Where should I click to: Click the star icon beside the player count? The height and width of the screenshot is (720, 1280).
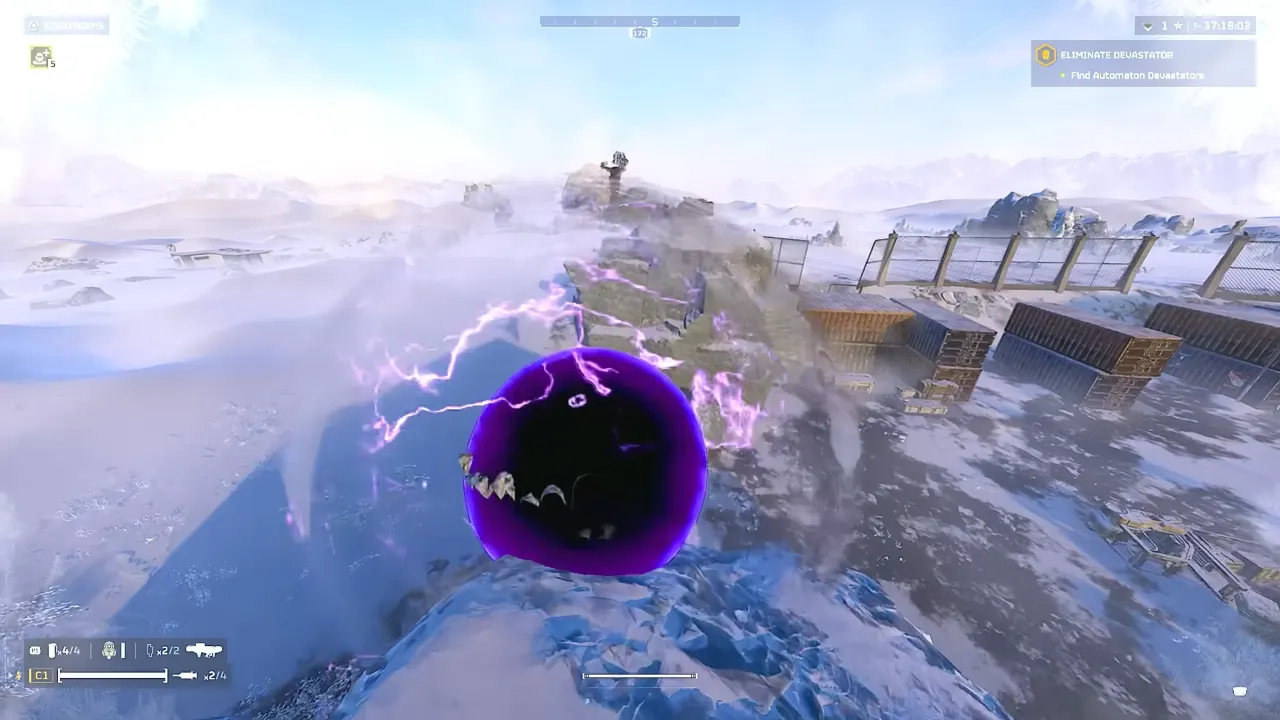1177,26
